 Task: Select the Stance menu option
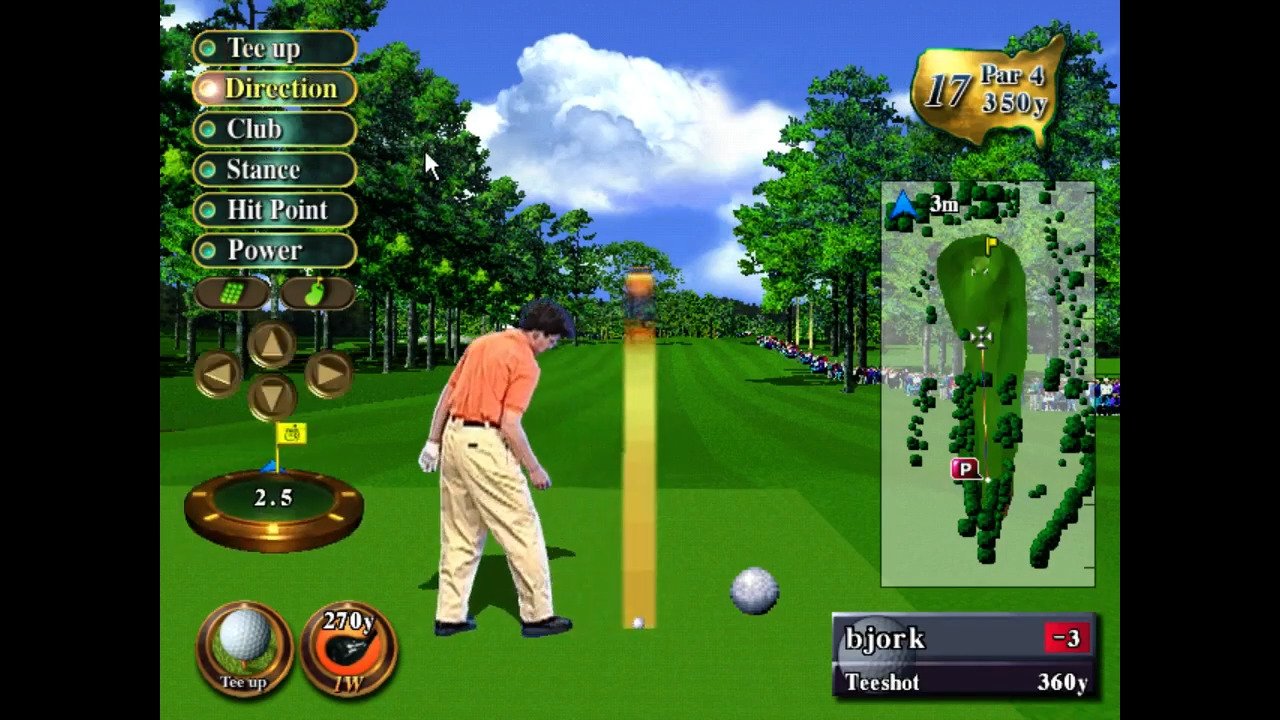274,170
